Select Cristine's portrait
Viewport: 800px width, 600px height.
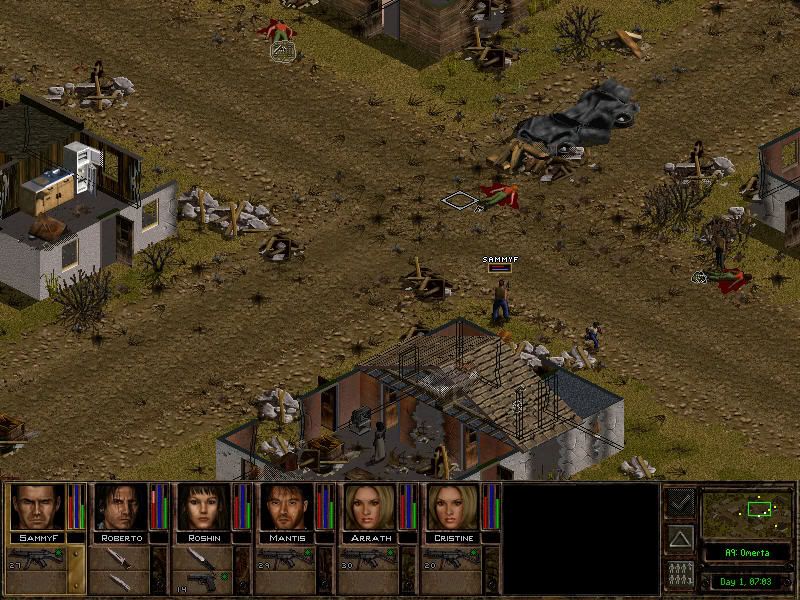(452, 508)
